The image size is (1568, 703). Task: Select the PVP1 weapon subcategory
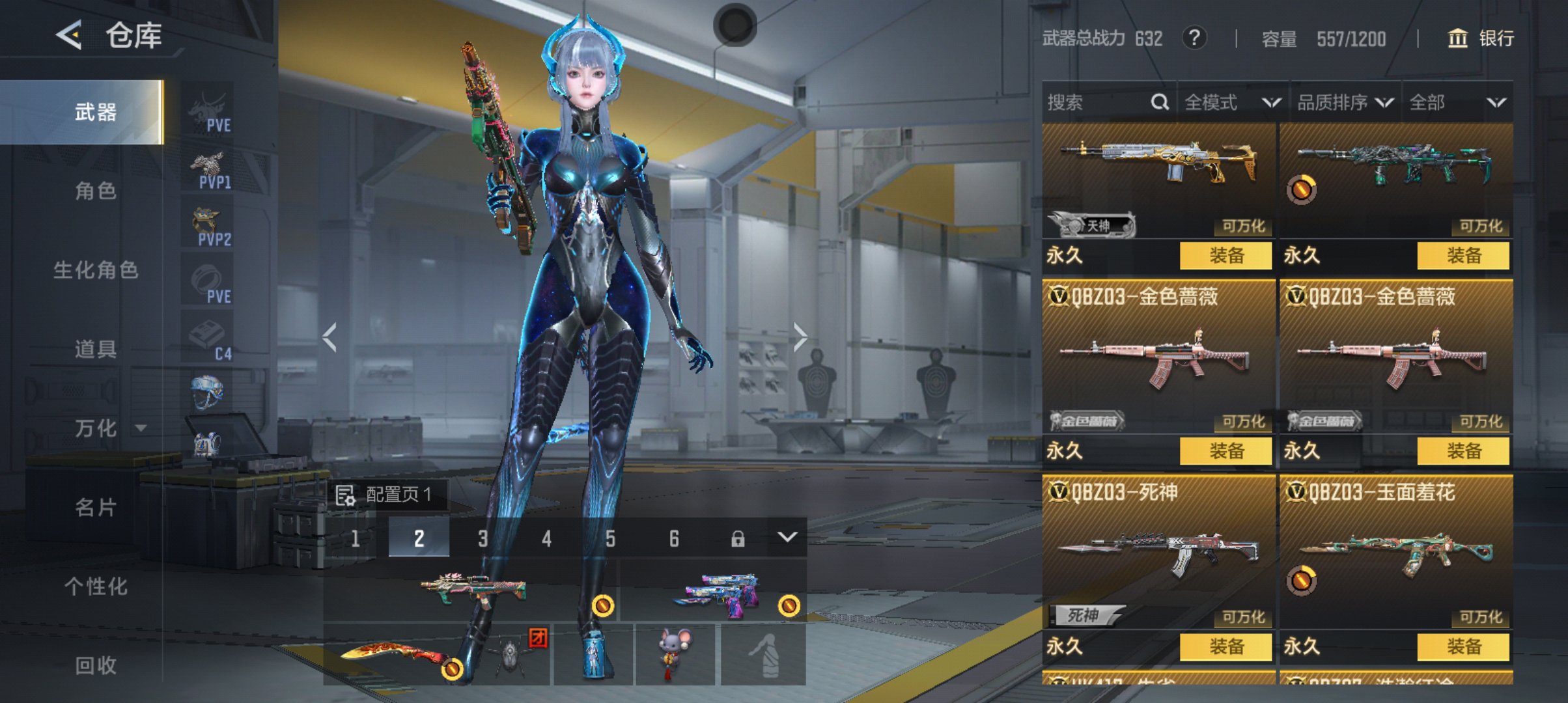point(210,171)
